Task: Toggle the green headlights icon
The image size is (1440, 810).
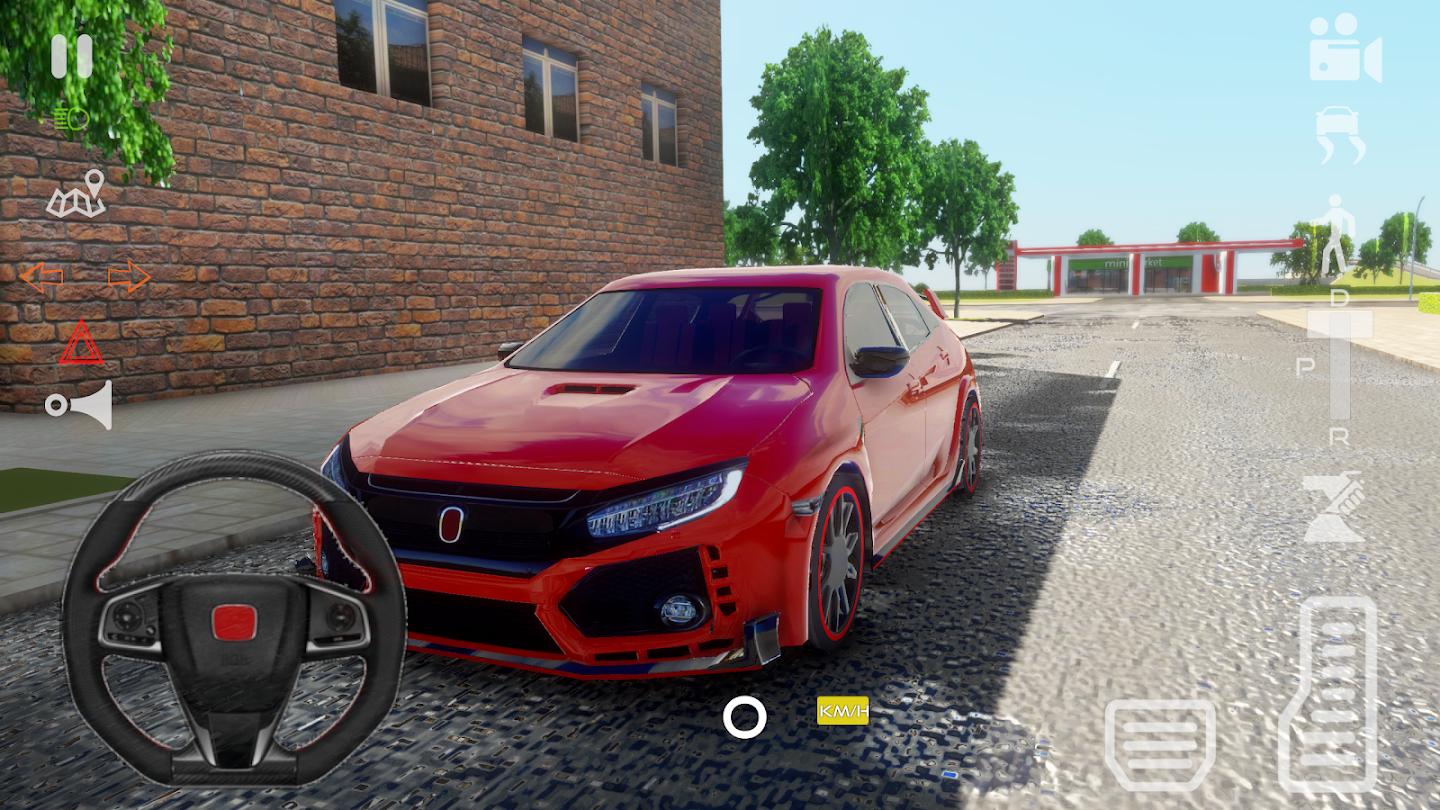Action: pos(71,119)
